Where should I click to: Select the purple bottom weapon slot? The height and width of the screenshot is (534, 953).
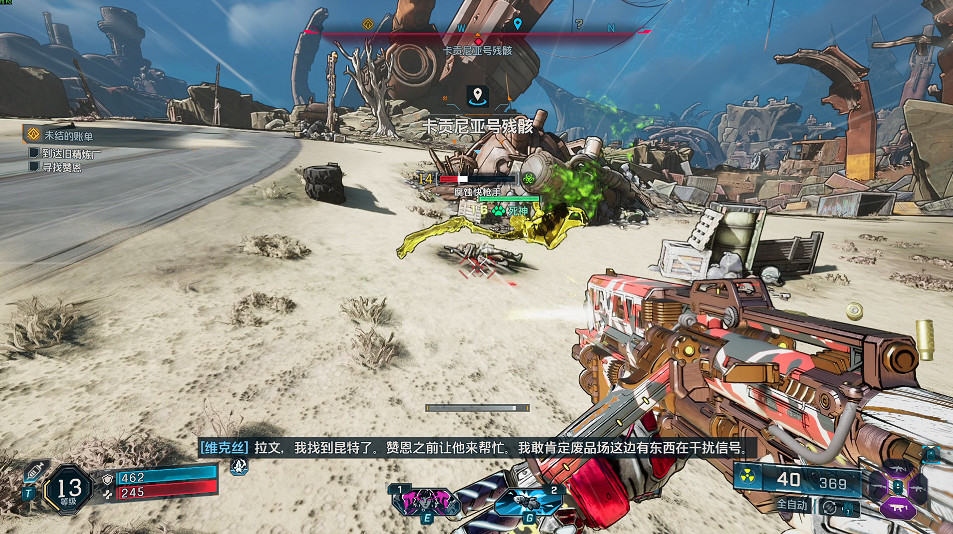pos(896,510)
